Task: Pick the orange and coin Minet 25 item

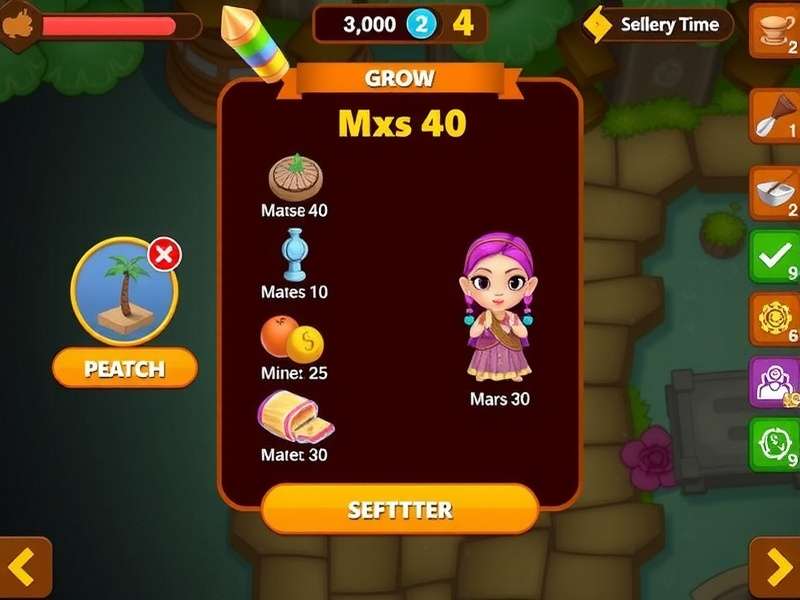Action: [292, 338]
